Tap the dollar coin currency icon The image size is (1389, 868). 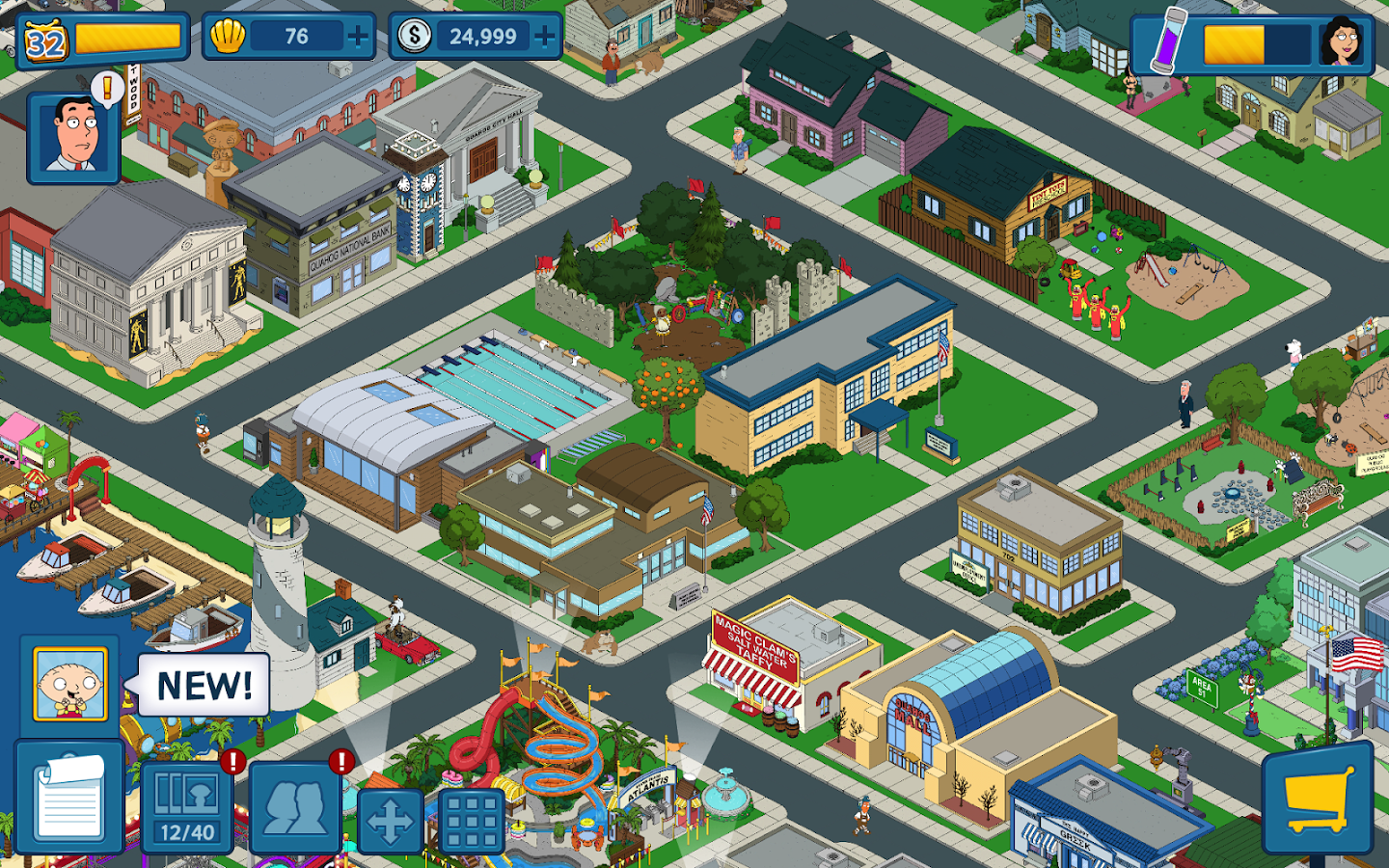(x=415, y=37)
